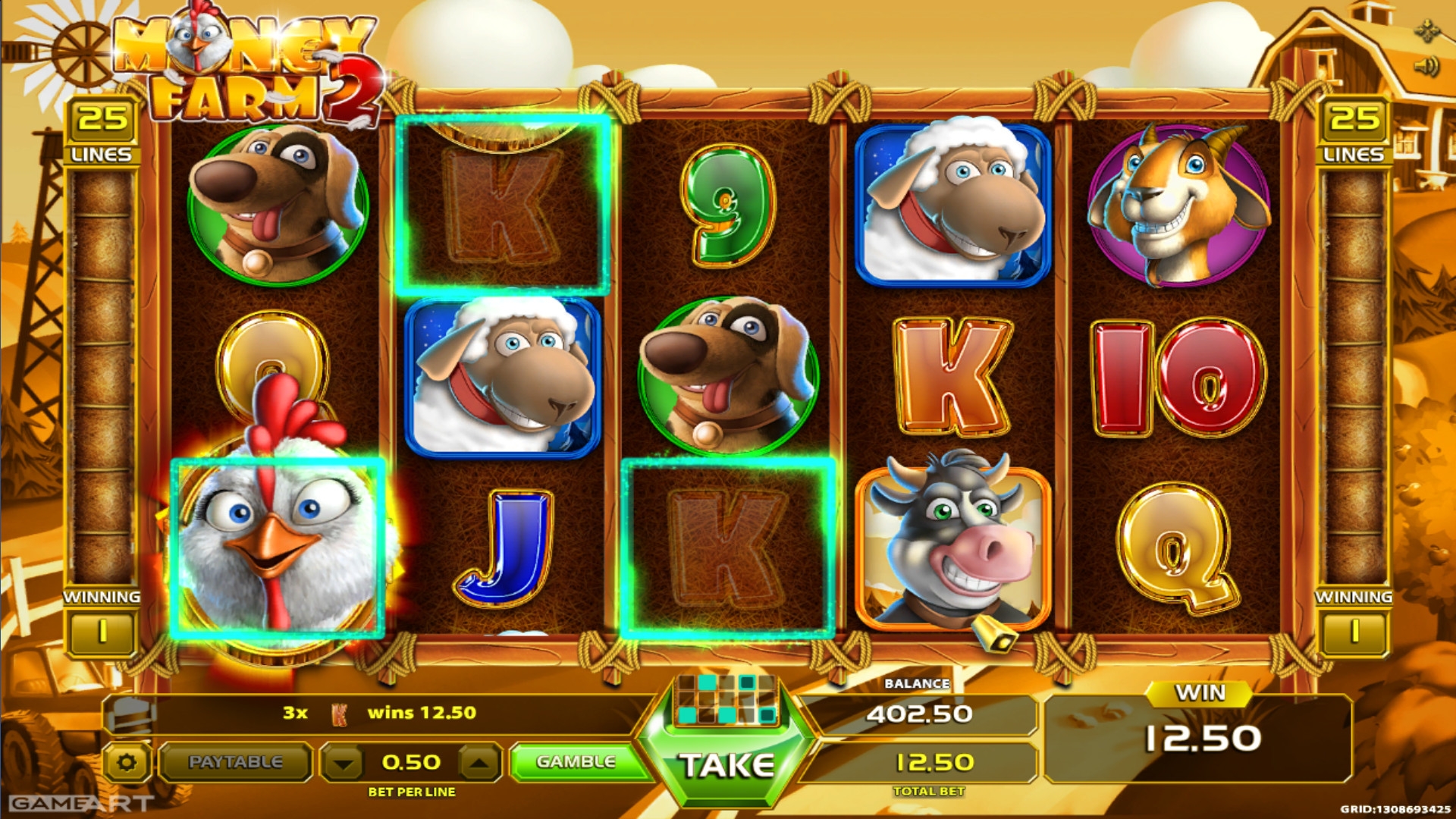The width and height of the screenshot is (1456, 819).
Task: Gamble the current win
Action: 576,761
